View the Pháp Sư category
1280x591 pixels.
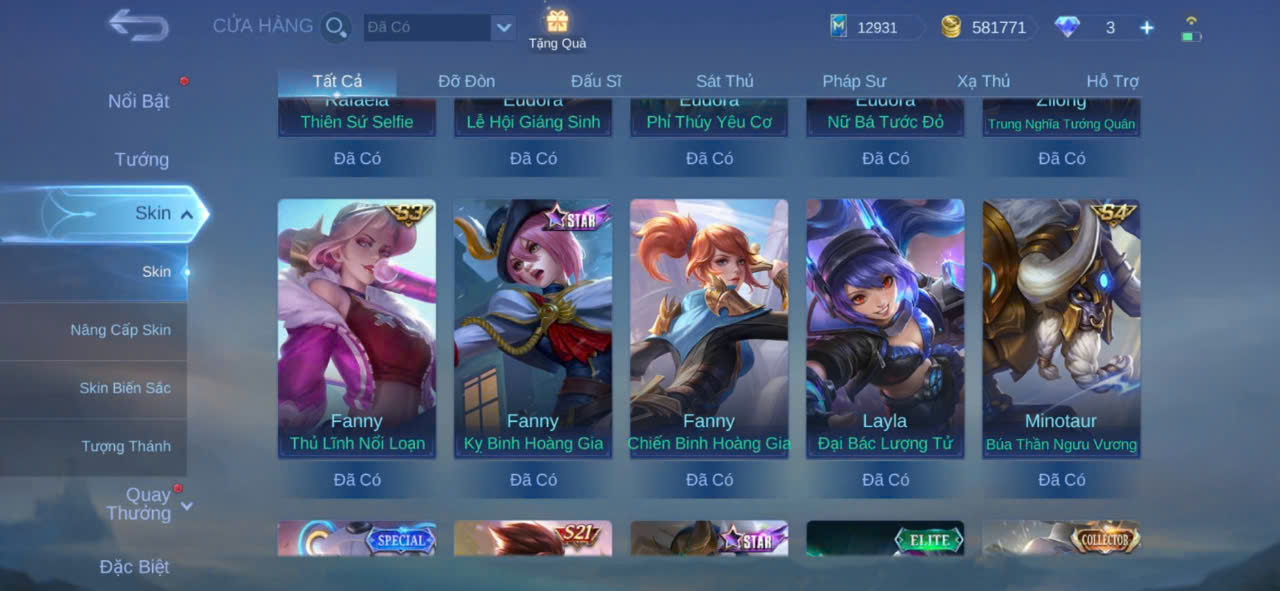[x=854, y=81]
